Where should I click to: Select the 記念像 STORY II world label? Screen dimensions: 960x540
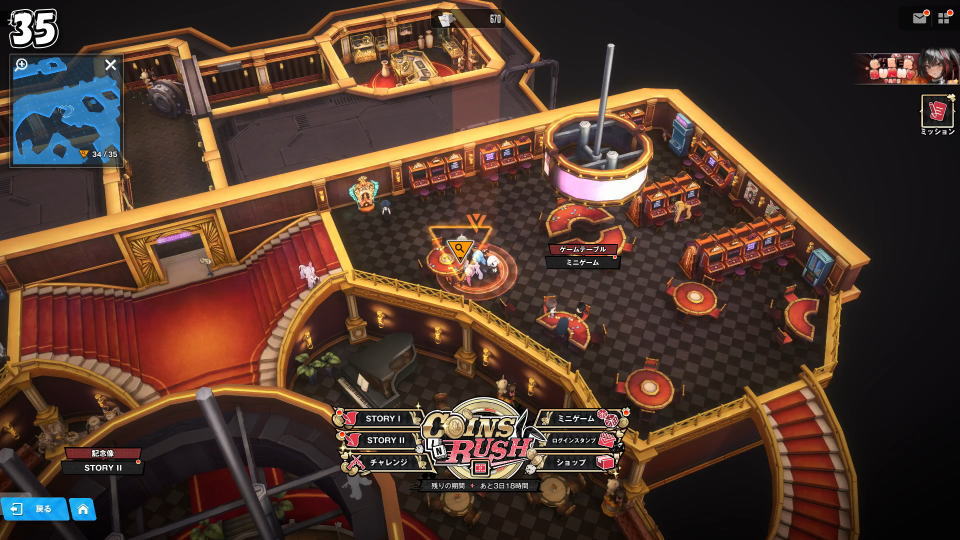(102, 461)
